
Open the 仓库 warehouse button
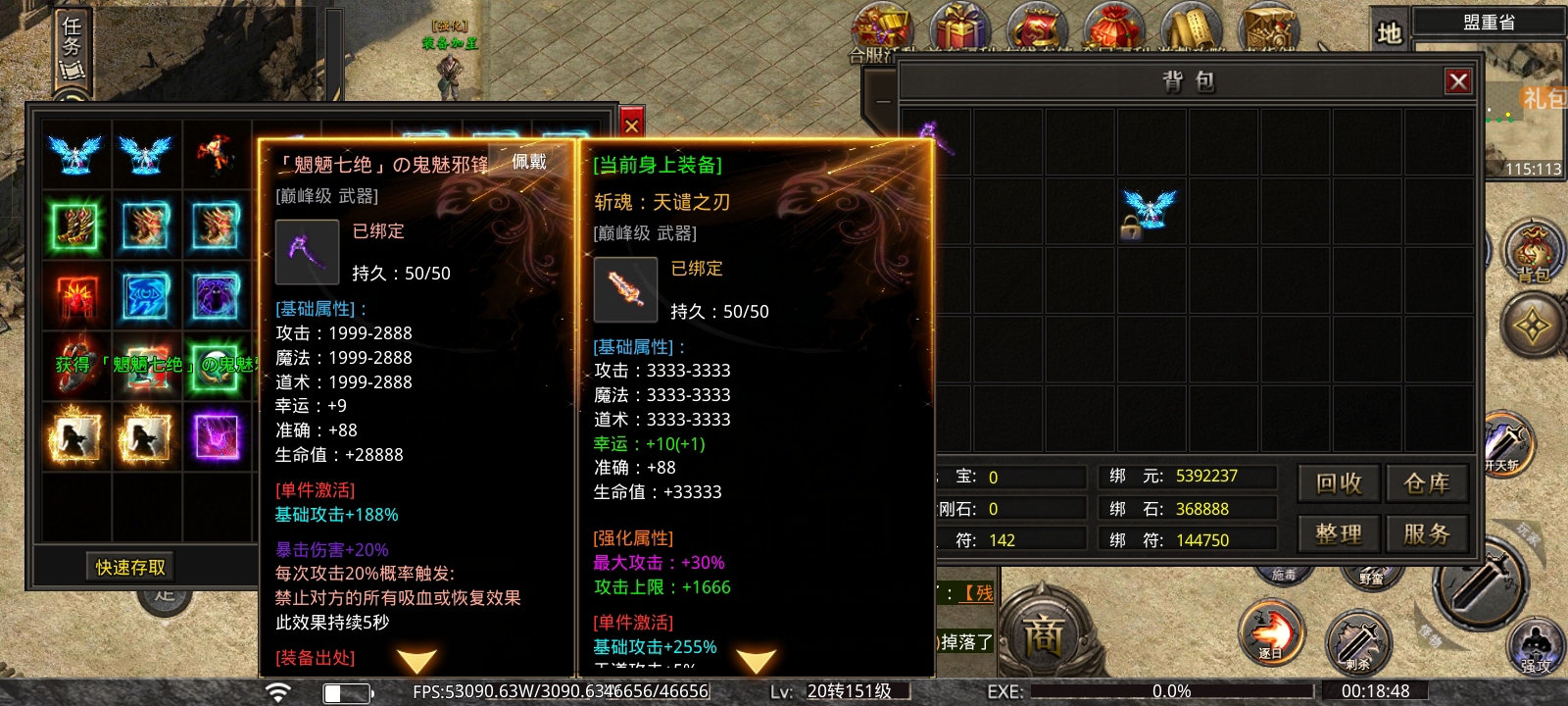pos(1426,483)
